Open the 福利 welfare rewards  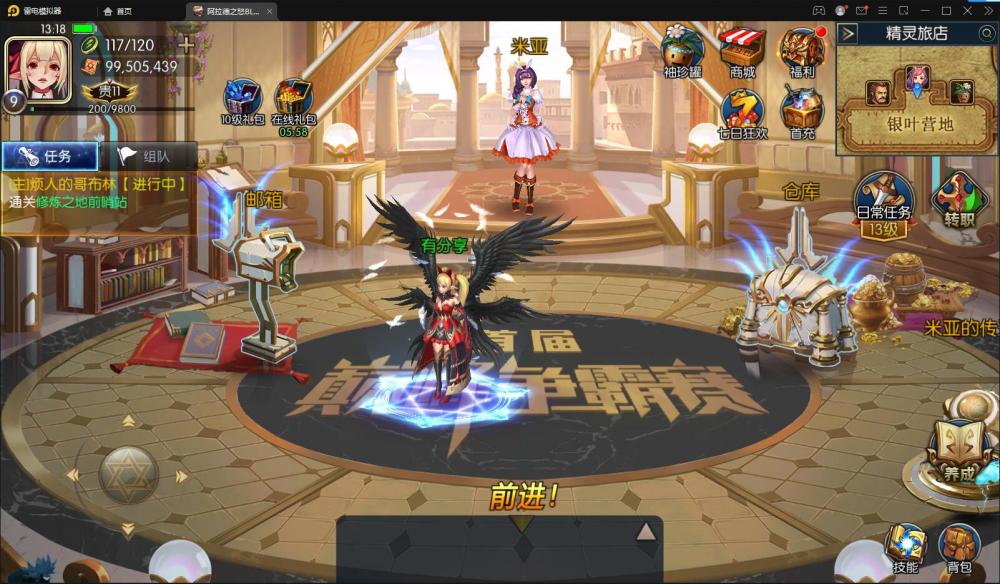pyautogui.click(x=802, y=49)
